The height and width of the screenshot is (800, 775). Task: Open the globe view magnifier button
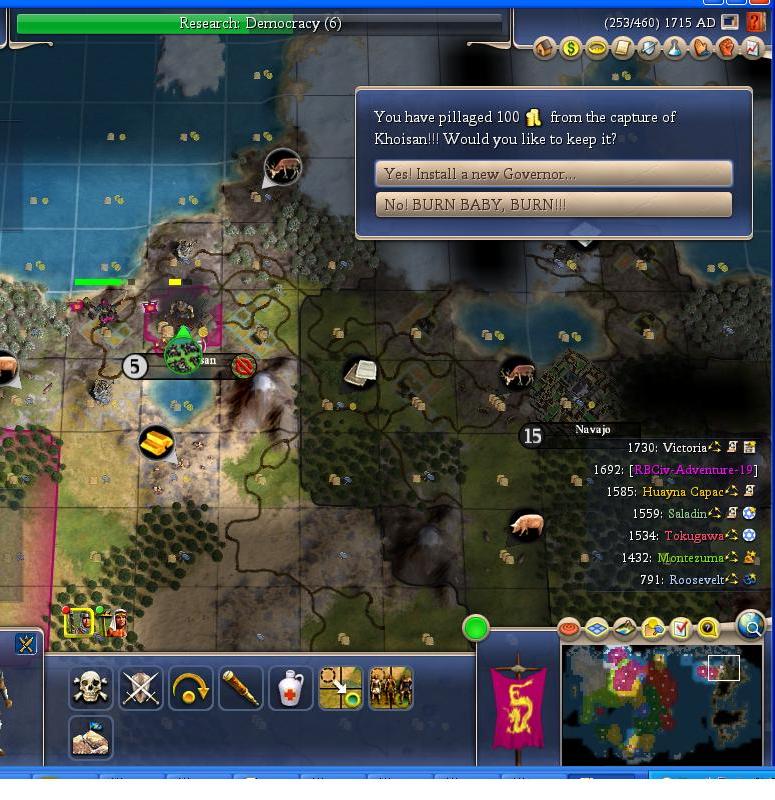click(x=750, y=627)
